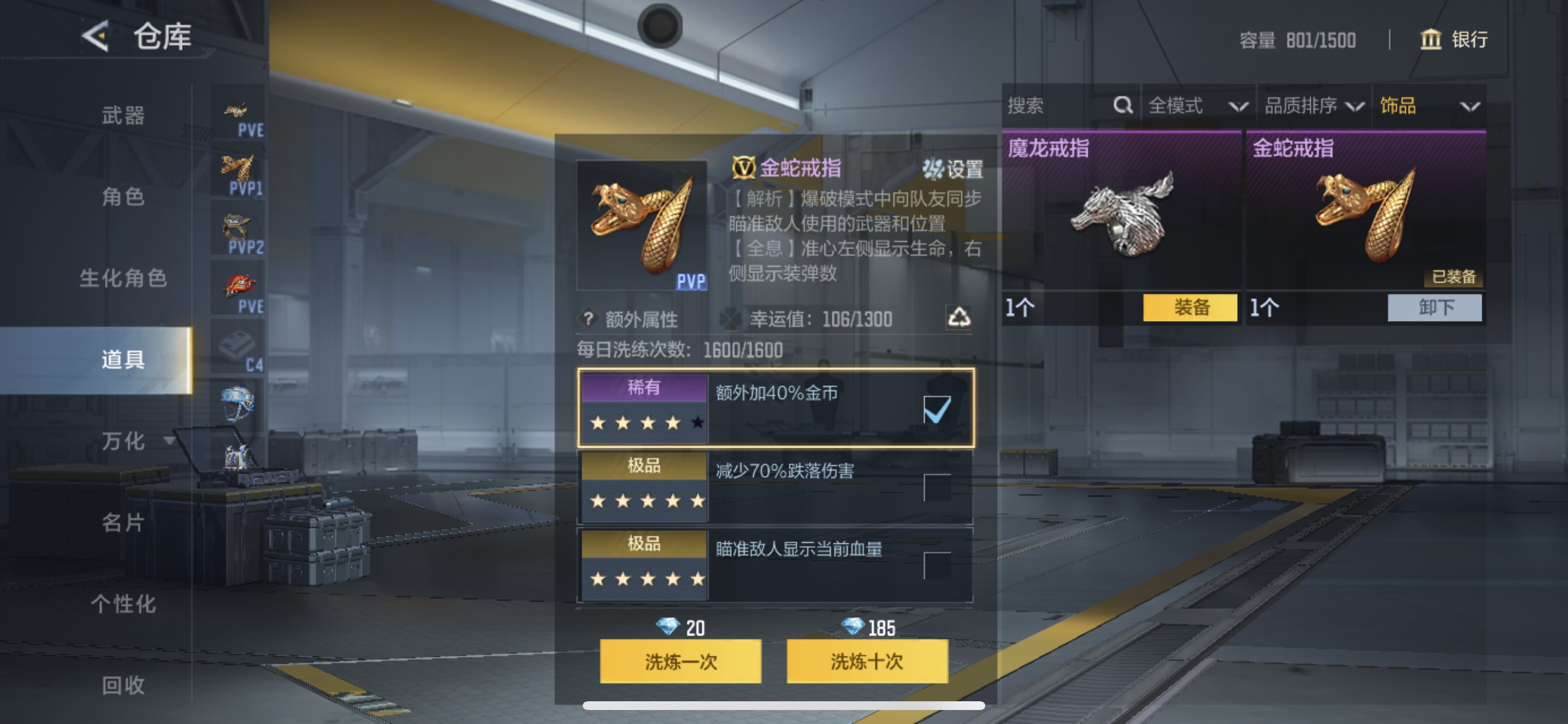Click the 搜索 input field

pos(1047,106)
